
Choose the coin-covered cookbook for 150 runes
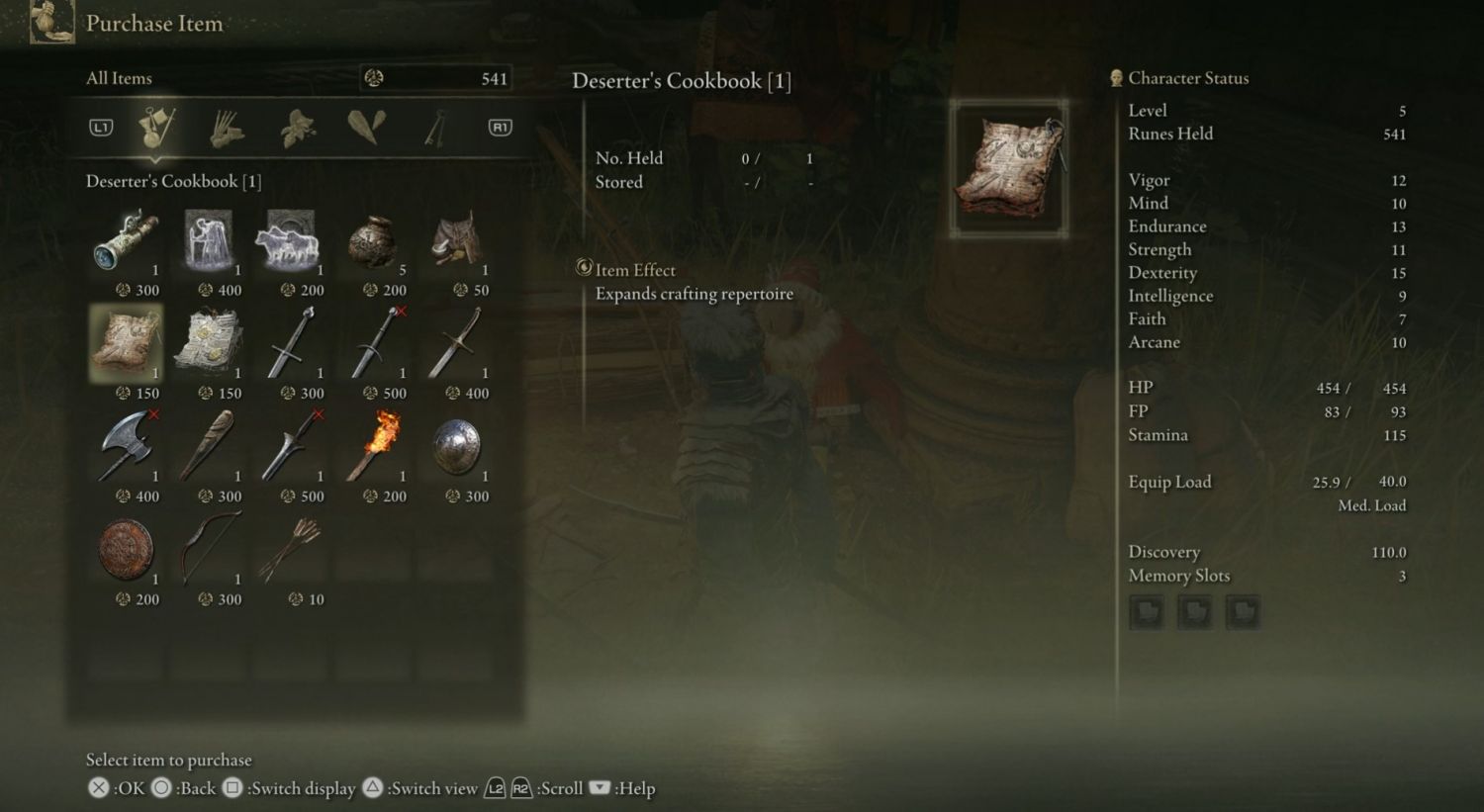(x=209, y=344)
